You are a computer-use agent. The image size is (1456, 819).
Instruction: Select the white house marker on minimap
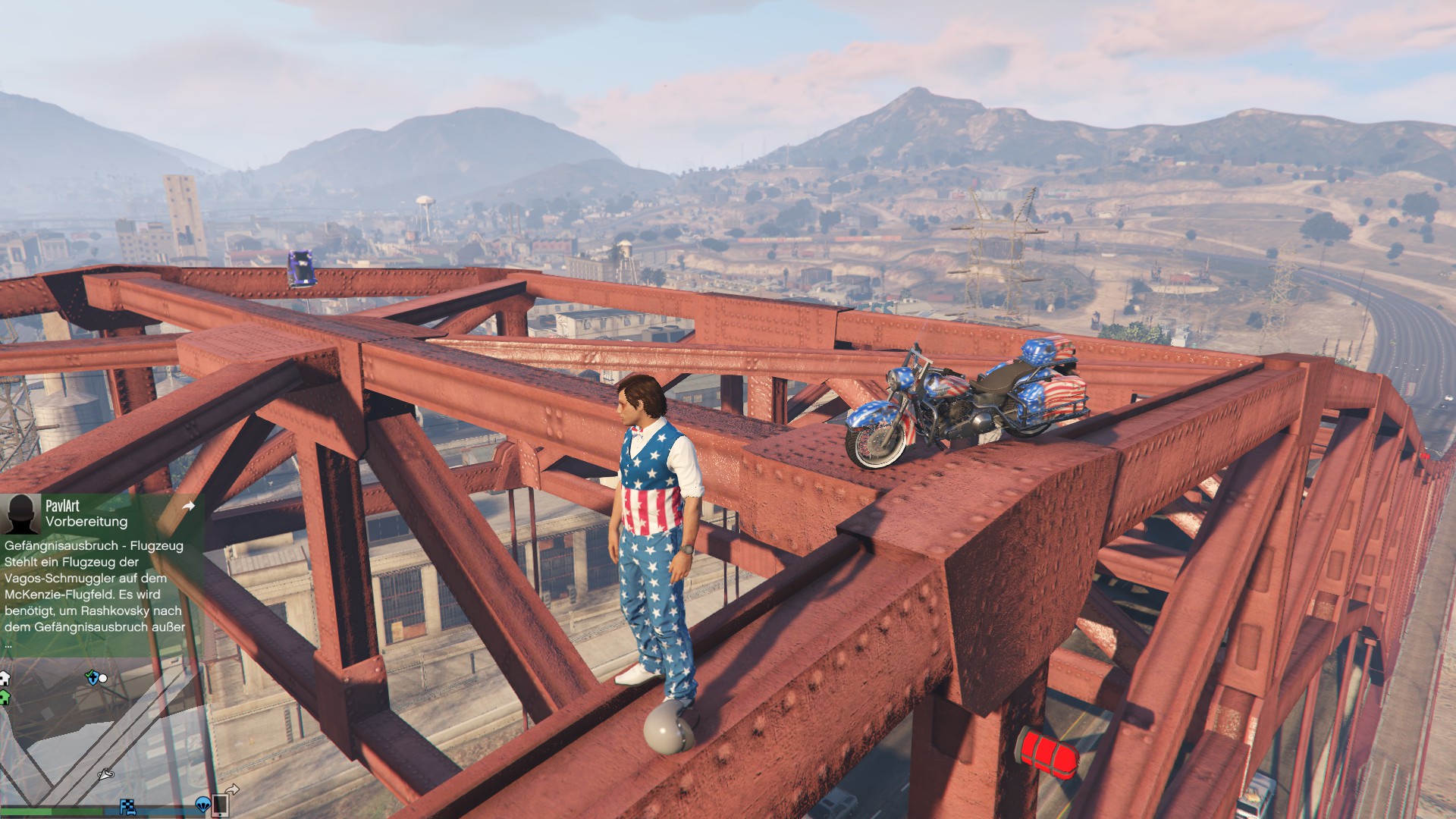[x=5, y=677]
